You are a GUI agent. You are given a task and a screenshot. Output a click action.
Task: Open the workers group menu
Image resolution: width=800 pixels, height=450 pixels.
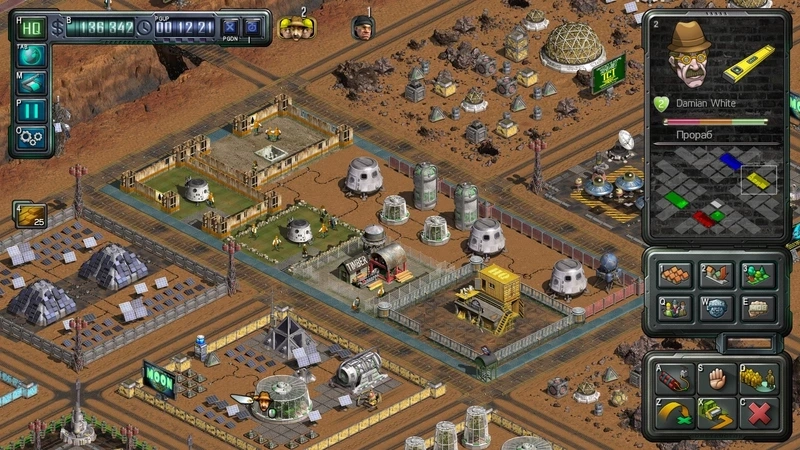click(x=673, y=308)
